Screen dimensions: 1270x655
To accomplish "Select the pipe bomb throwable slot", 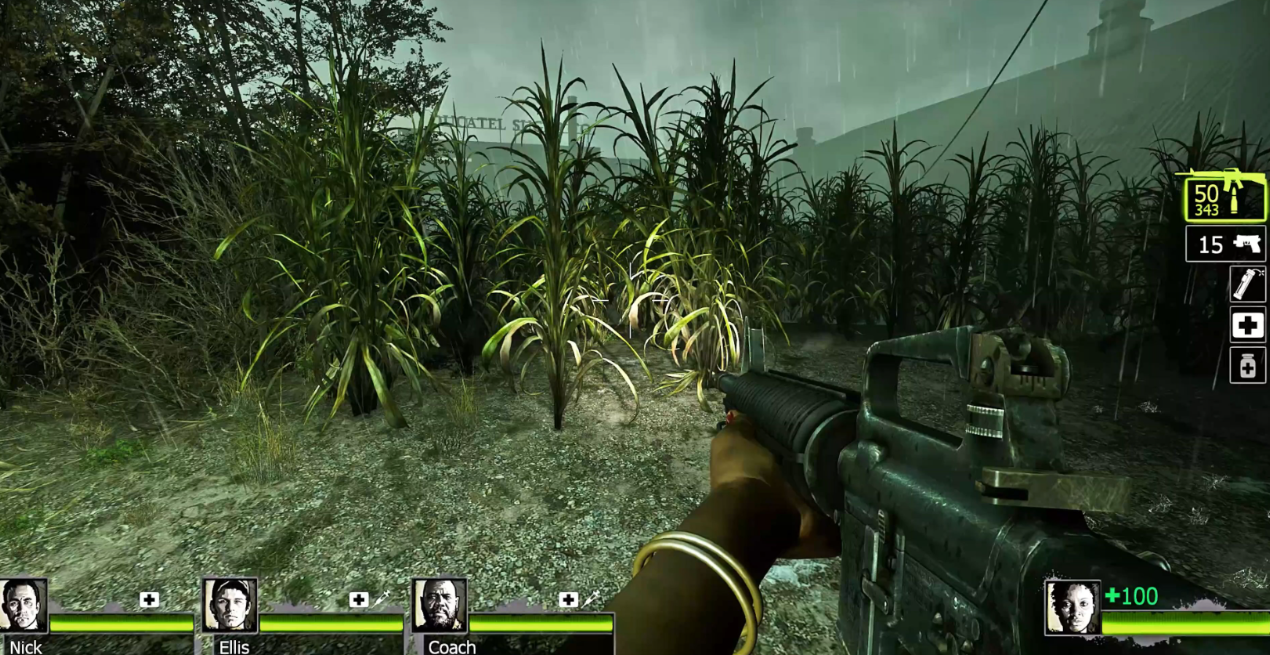I will pos(1247,284).
